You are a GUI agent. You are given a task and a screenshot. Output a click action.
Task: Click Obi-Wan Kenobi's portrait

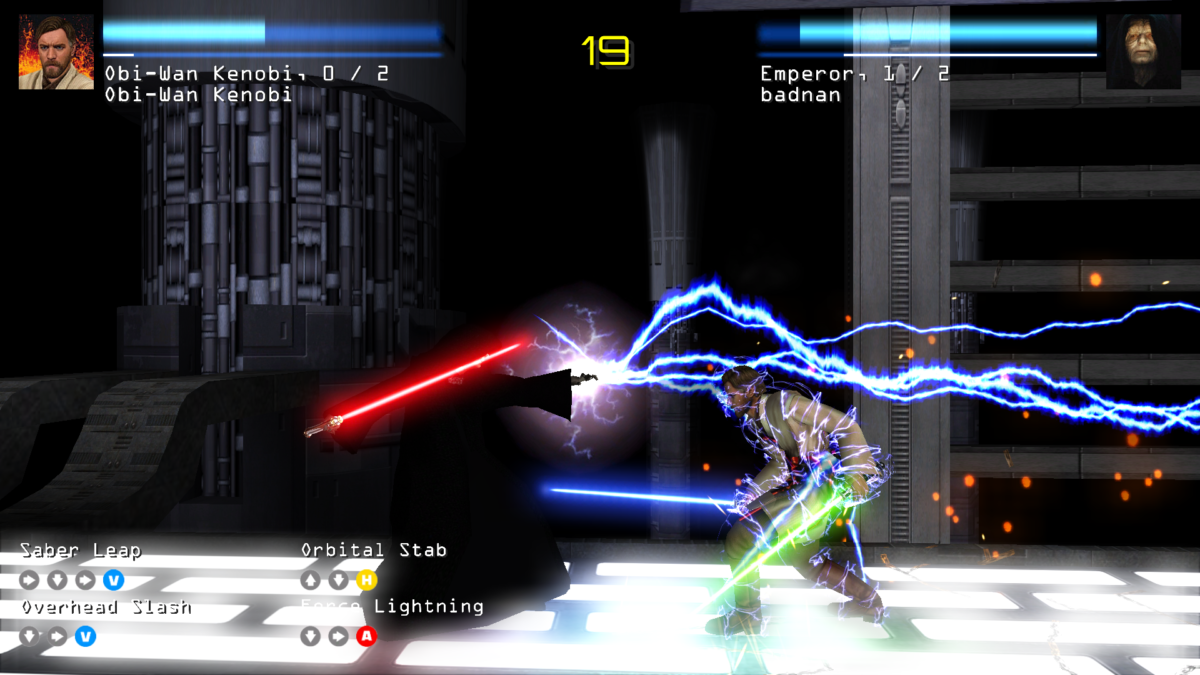pos(56,52)
